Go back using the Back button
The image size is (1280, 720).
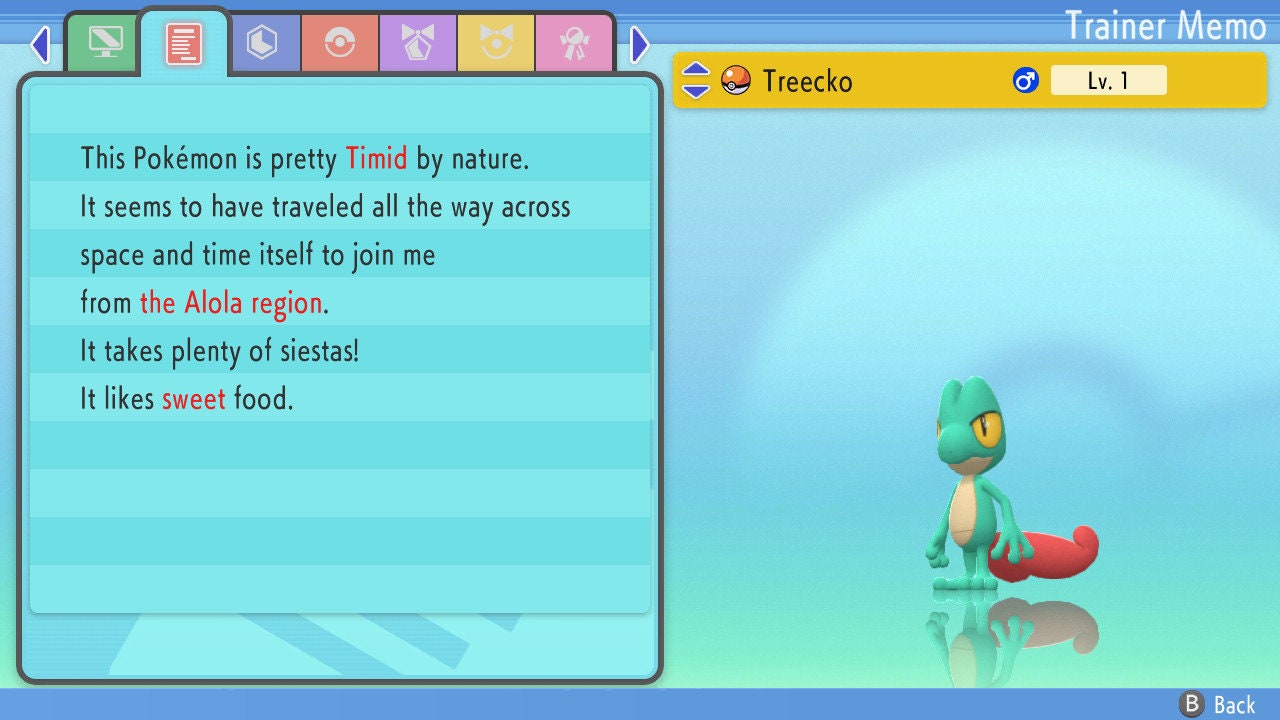[x=1218, y=705]
